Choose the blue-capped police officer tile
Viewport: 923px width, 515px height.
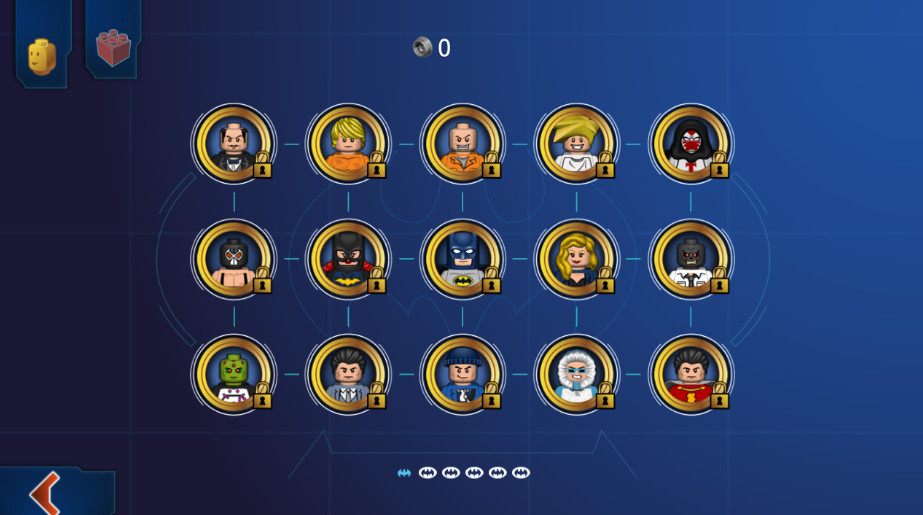click(x=461, y=374)
